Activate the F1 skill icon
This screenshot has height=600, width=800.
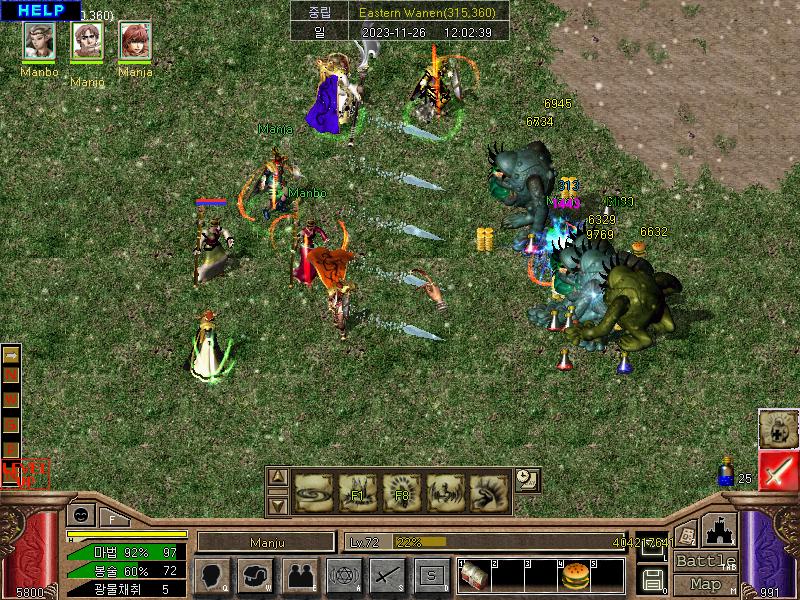pos(358,492)
